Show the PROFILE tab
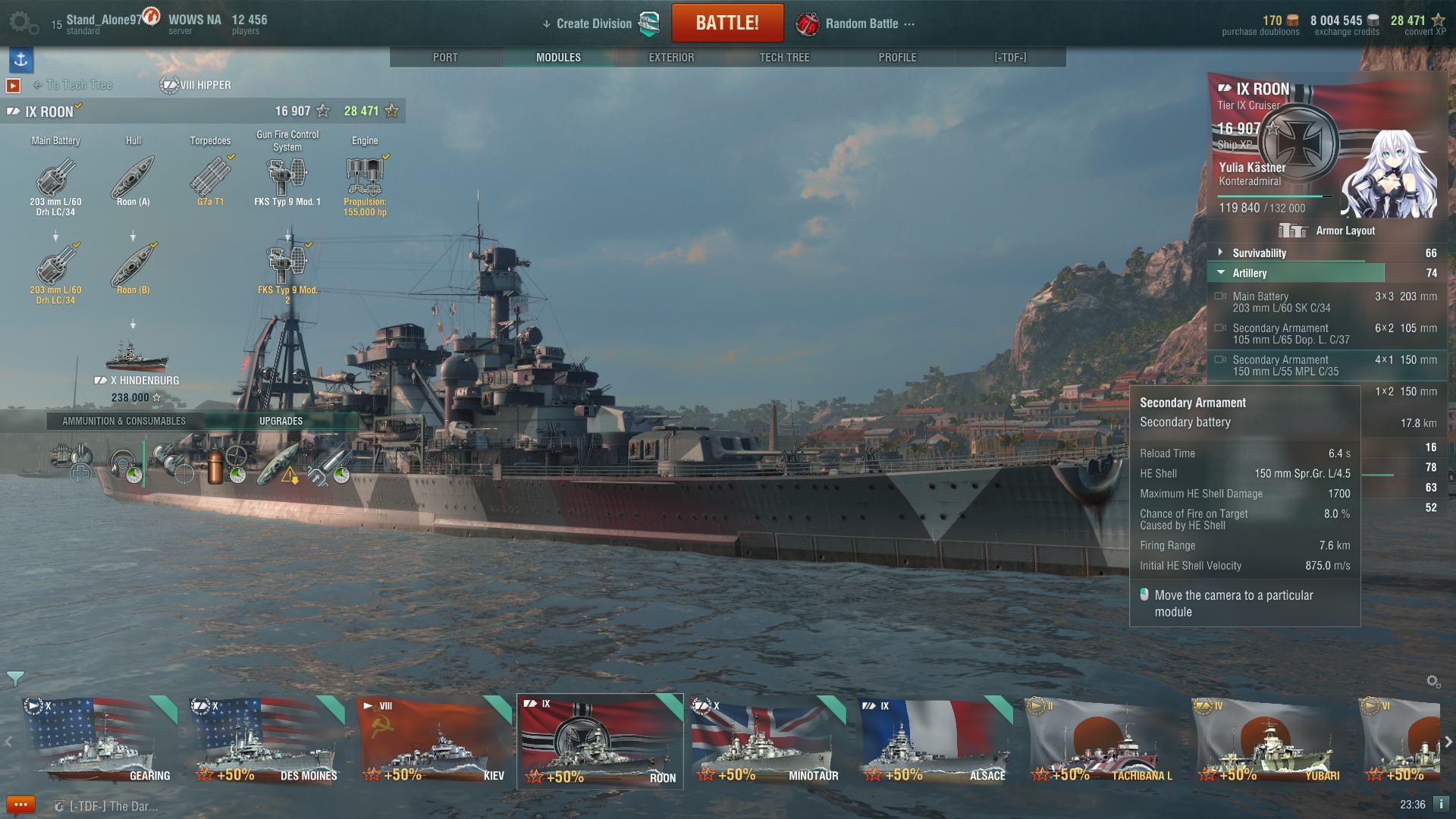This screenshot has width=1456, height=819. 897,58
